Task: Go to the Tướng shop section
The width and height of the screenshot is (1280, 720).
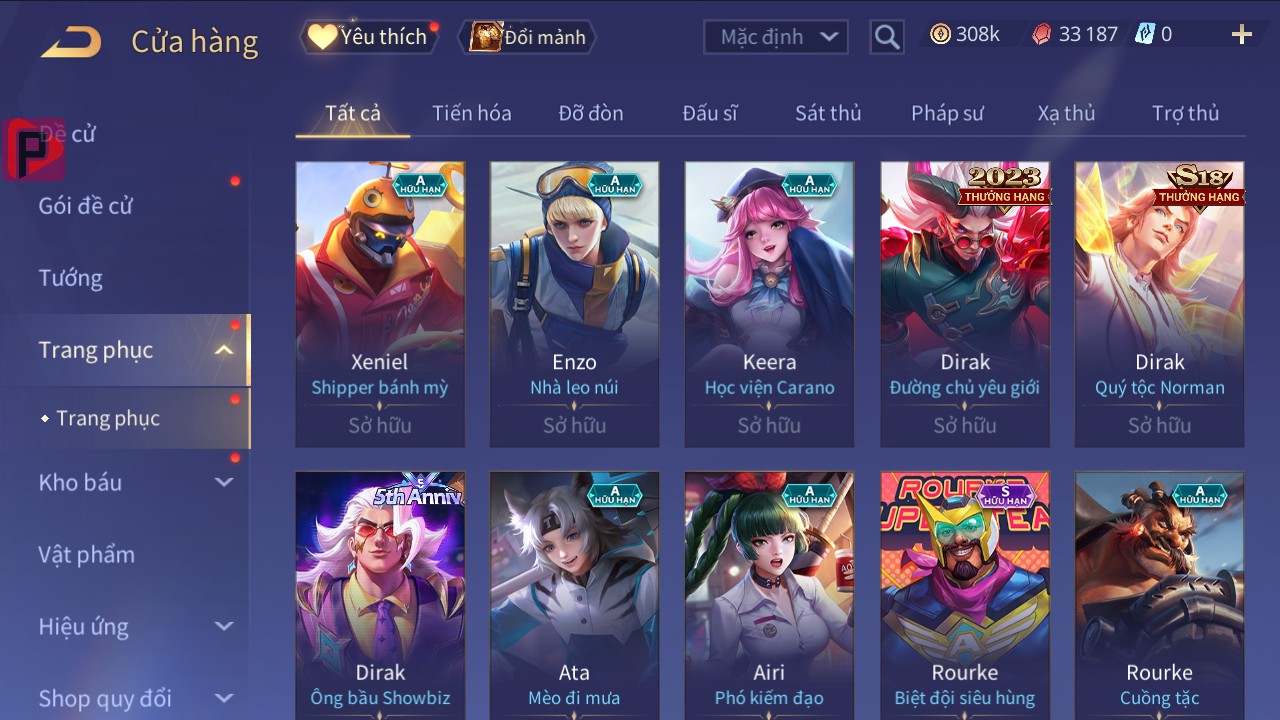Action: tap(71, 278)
